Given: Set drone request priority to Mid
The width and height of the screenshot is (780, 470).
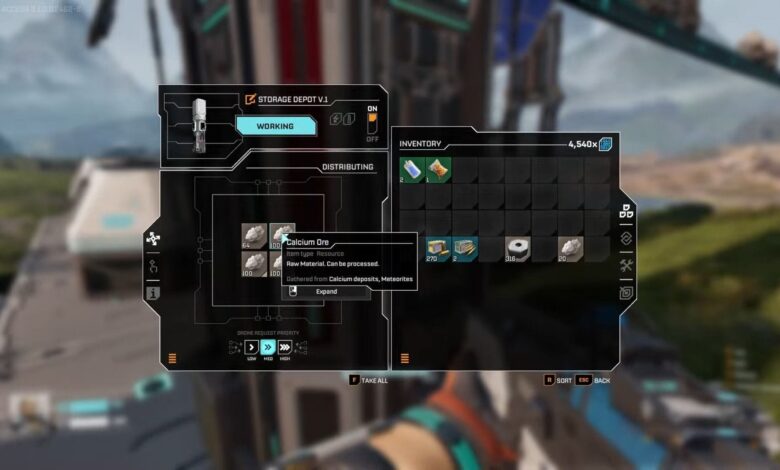Looking at the screenshot, I should click(268, 346).
